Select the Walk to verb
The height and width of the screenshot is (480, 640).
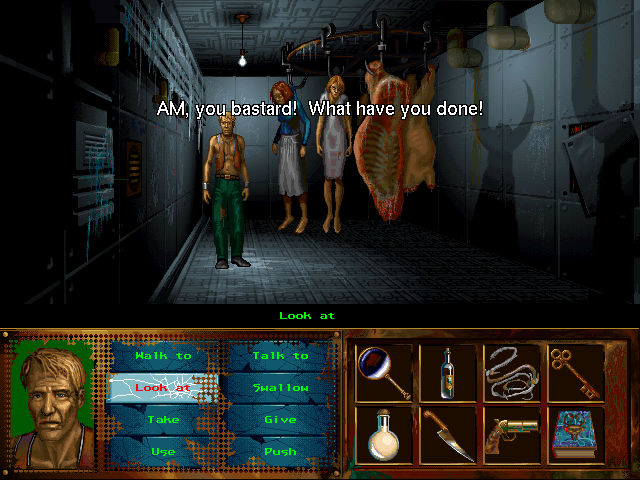point(163,356)
